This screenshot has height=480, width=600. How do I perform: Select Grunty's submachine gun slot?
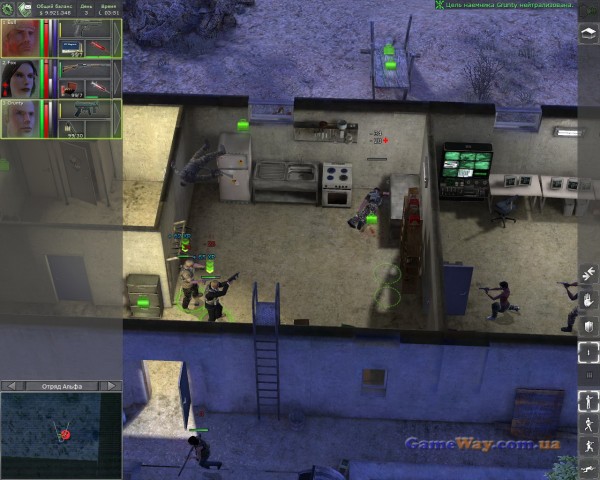click(85, 108)
